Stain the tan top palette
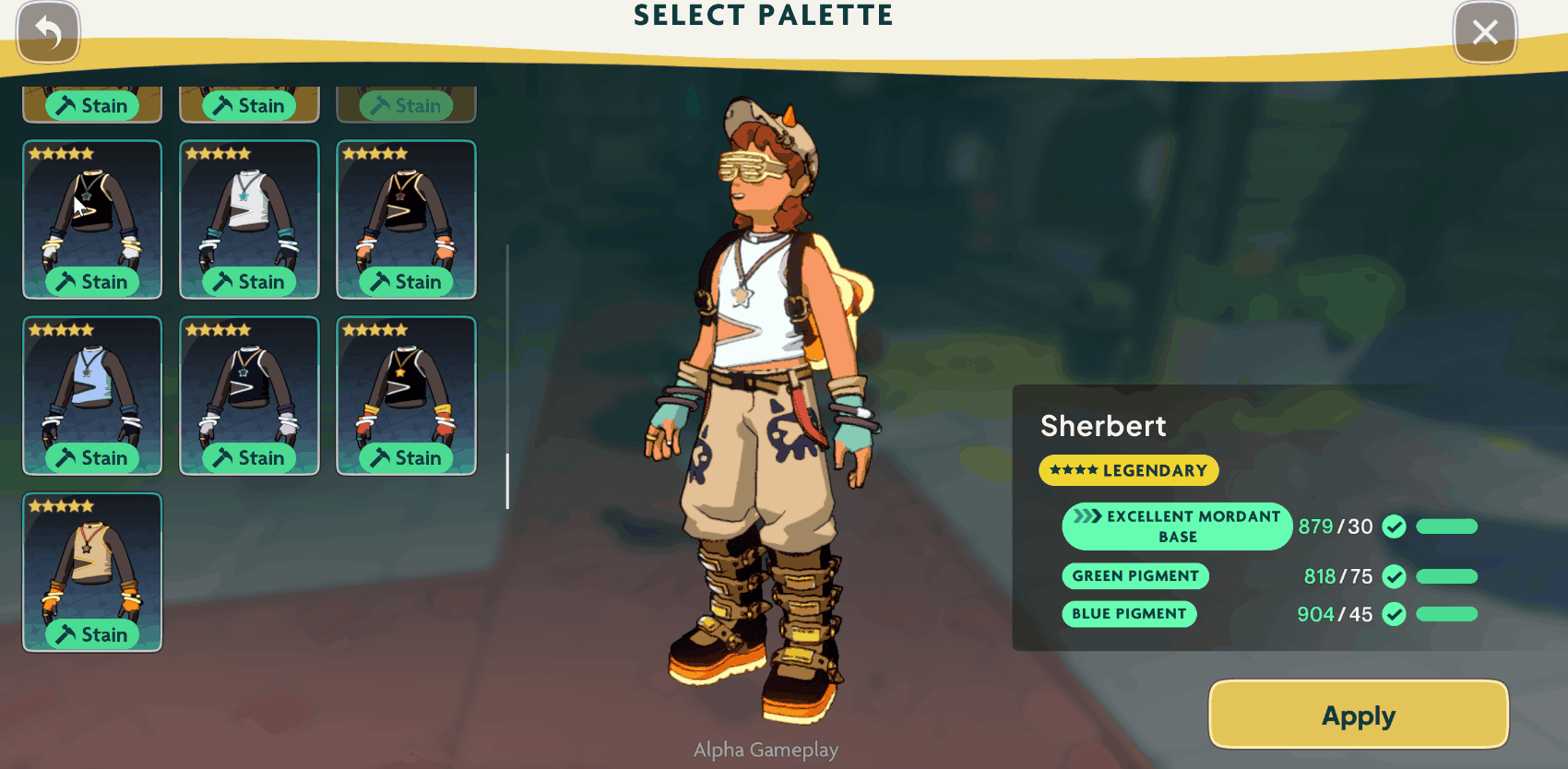 [92, 634]
